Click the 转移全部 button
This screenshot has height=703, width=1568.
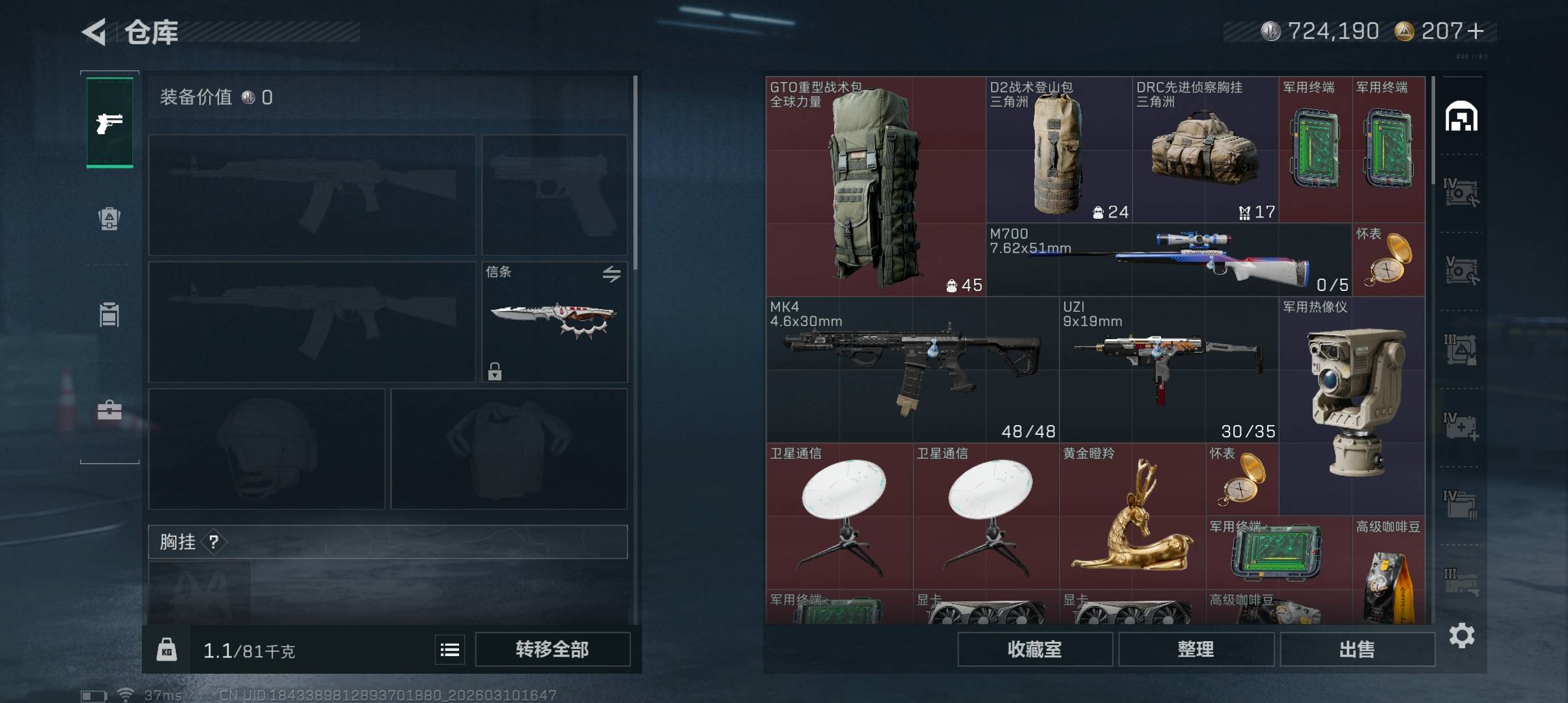tap(552, 649)
